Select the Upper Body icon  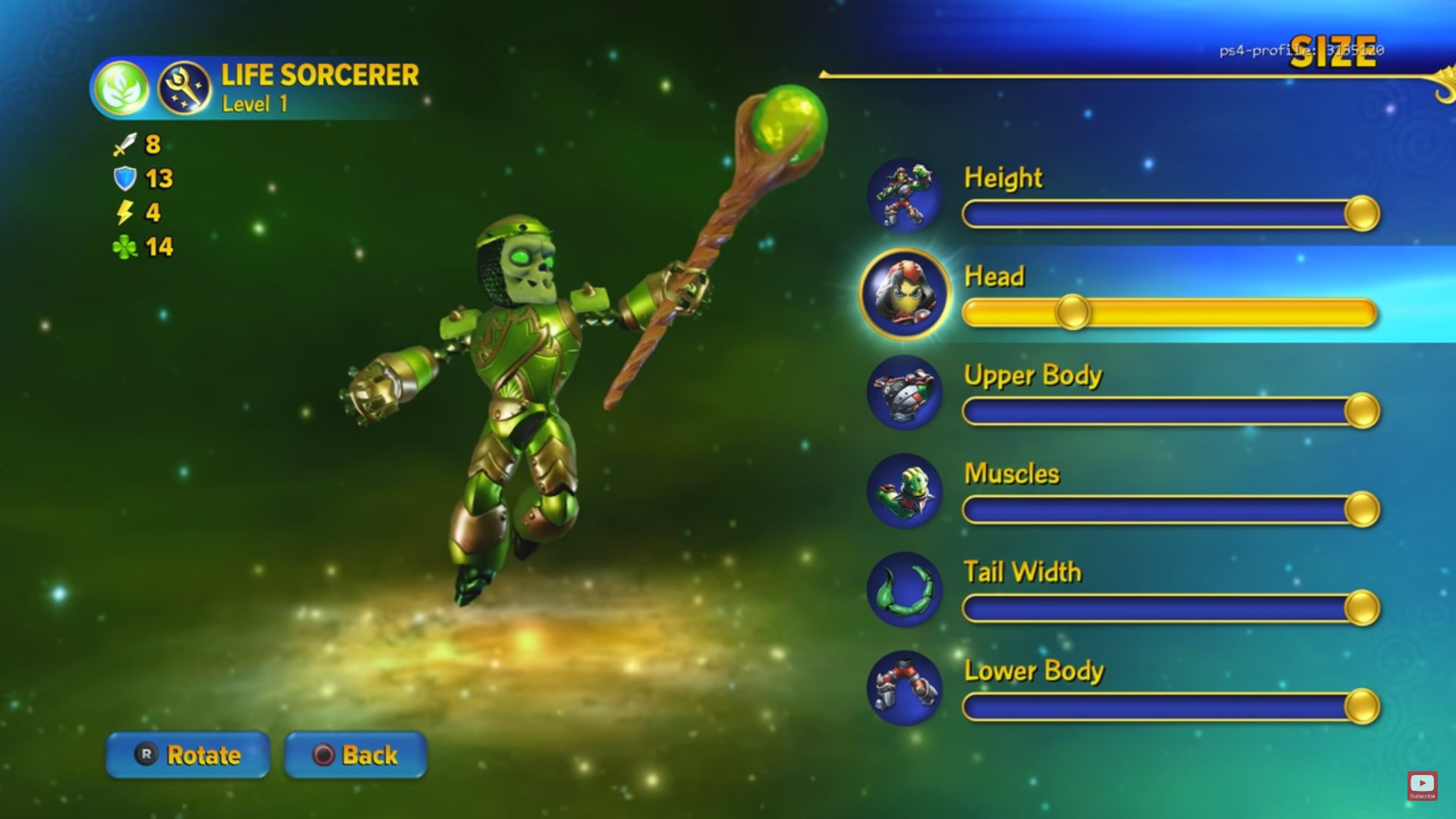point(904,393)
